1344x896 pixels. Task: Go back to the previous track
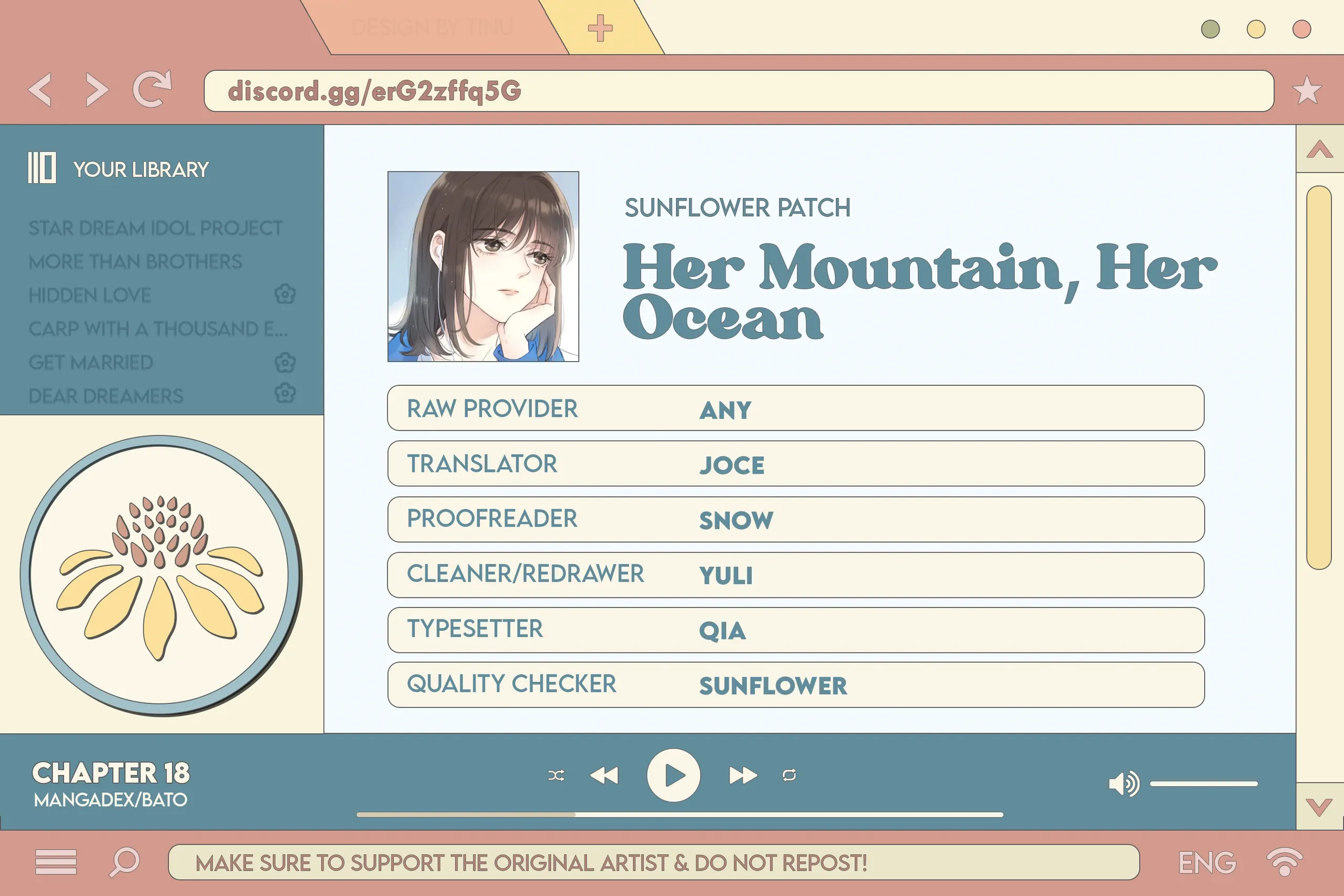pos(604,775)
